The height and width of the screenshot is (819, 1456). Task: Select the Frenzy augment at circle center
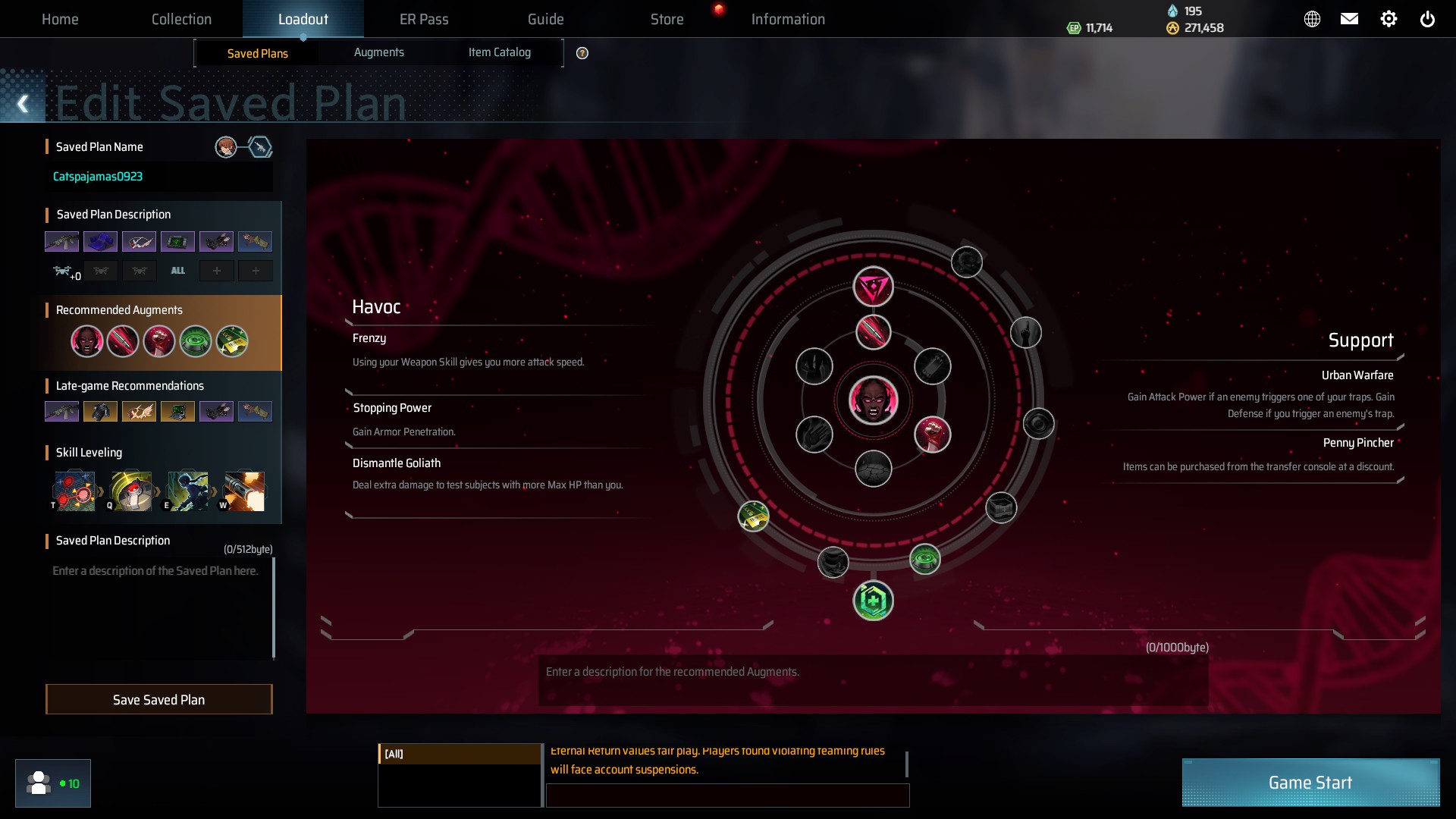tap(874, 400)
